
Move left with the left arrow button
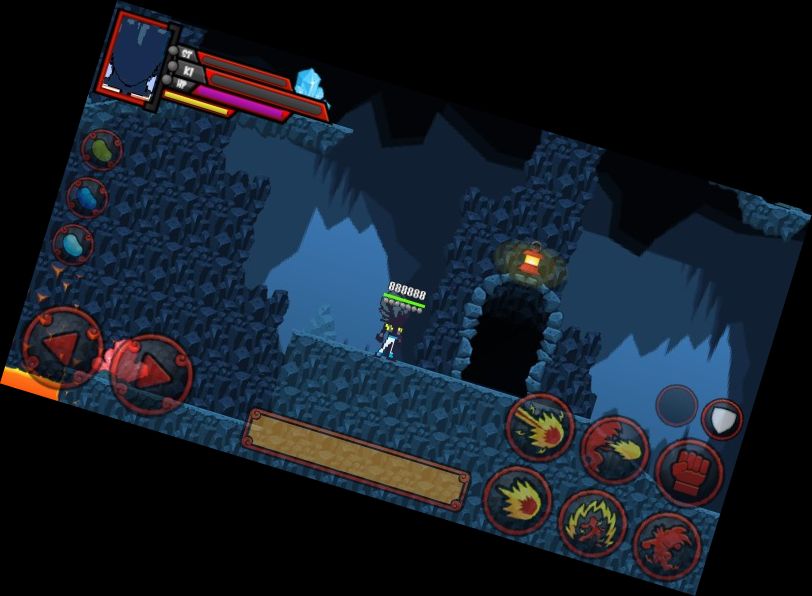point(62,346)
